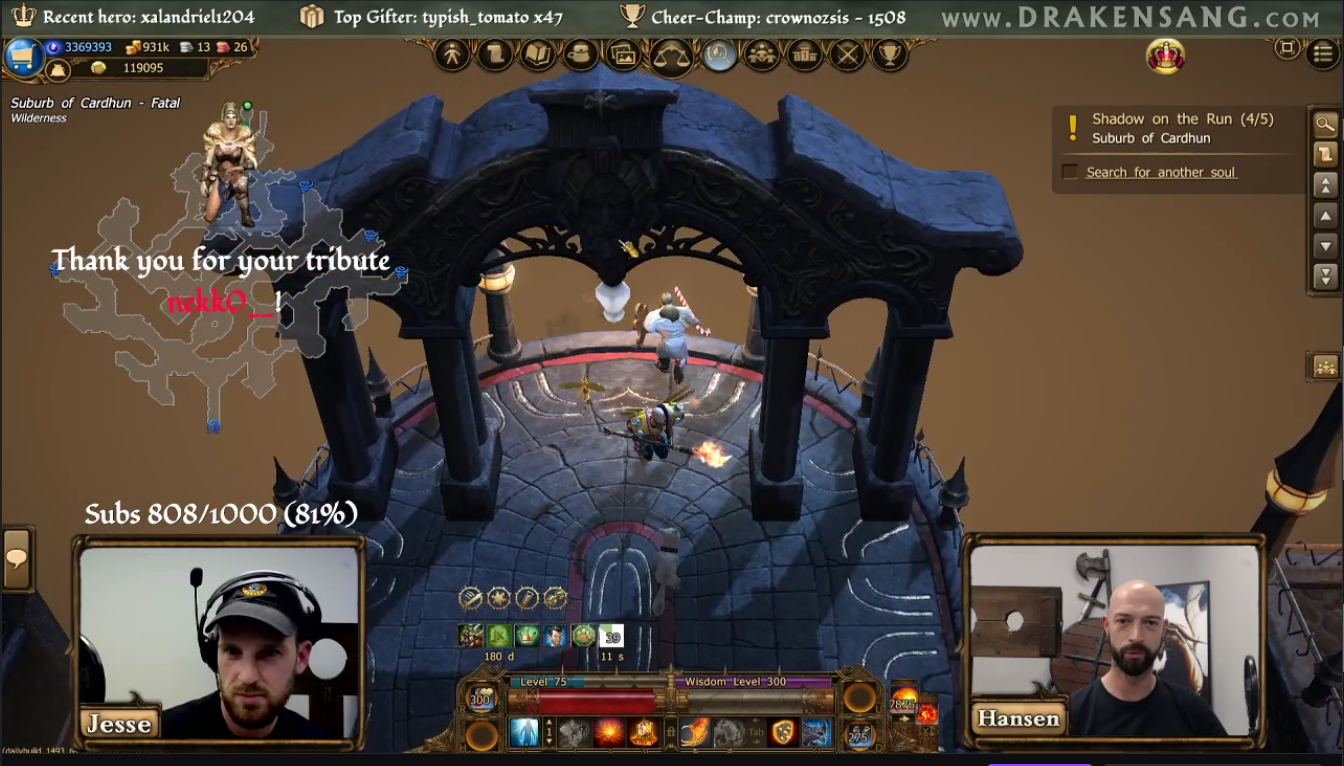The width and height of the screenshot is (1344, 766).
Task: Open the shop cart icon
Action: (22, 57)
